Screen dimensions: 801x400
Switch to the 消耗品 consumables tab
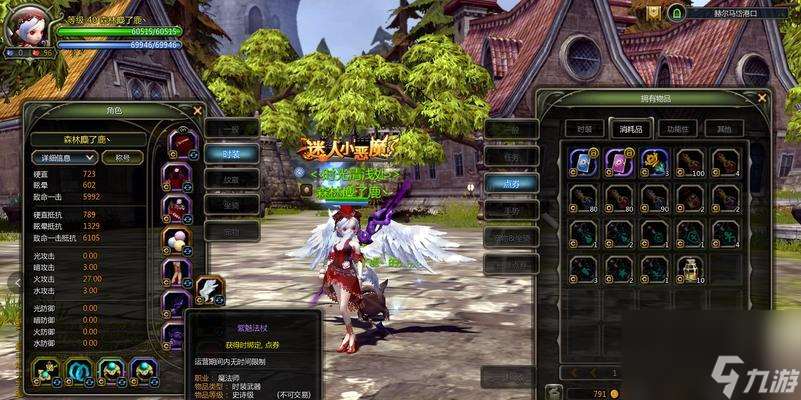point(629,128)
